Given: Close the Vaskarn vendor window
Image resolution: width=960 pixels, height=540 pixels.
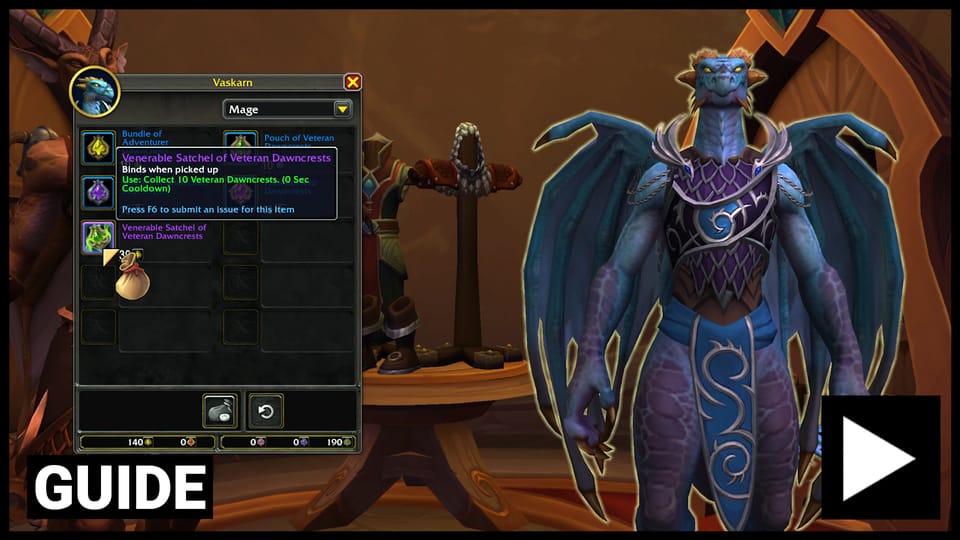Looking at the screenshot, I should 352,82.
